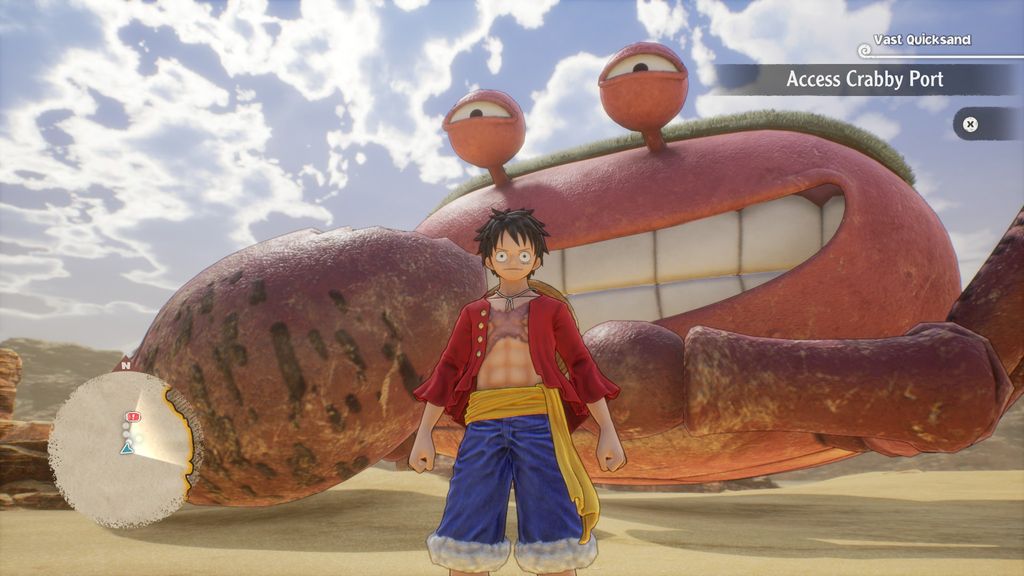Click the blue player arrow on minimap
Viewport: 1024px width, 576px height.
coord(127,449)
